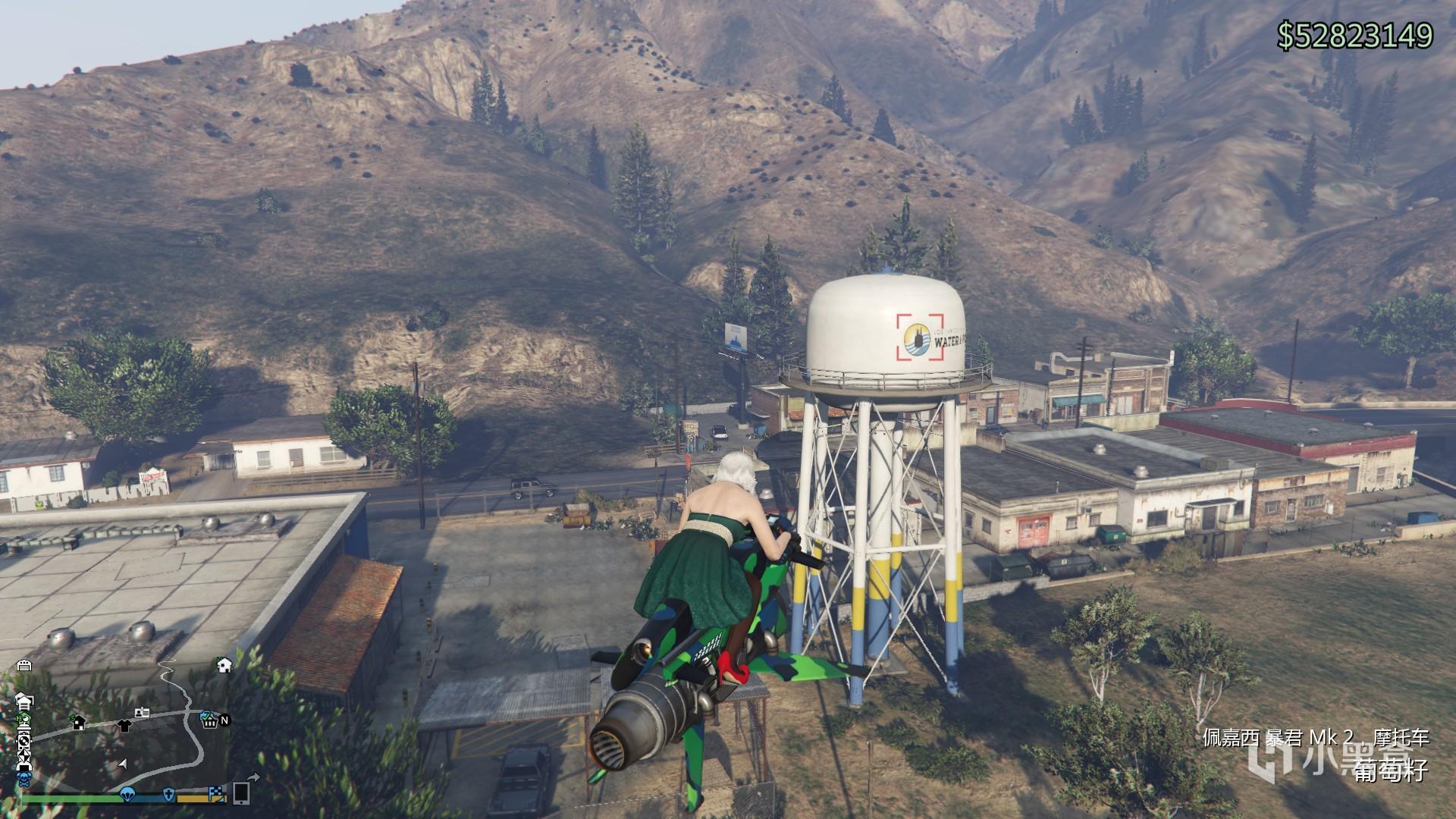Viewport: 1456px width, 819px height.
Task: Click the blue shield cross icon
Action: [x=170, y=795]
